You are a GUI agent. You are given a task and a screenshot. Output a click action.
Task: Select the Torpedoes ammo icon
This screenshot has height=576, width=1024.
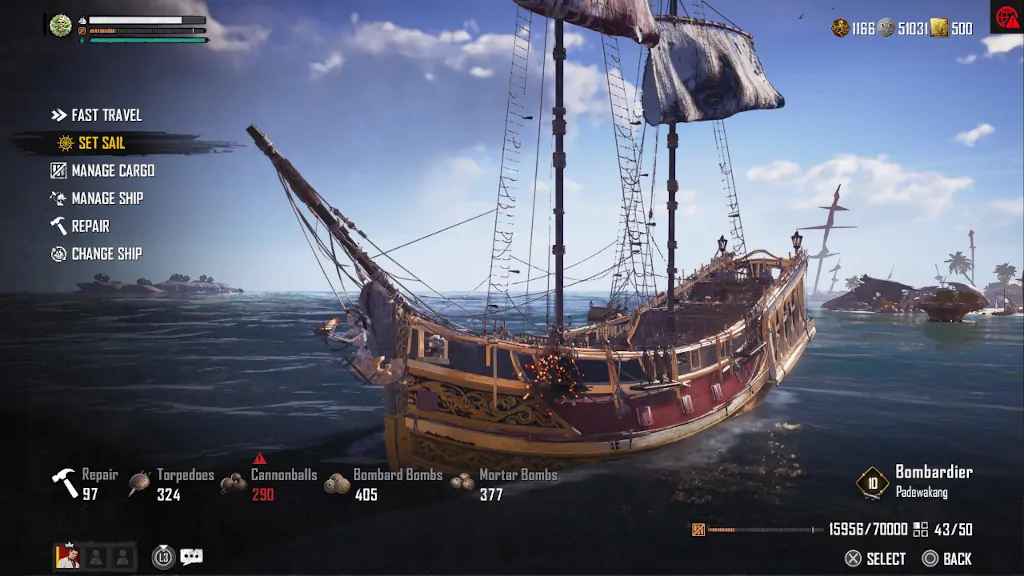click(x=140, y=483)
